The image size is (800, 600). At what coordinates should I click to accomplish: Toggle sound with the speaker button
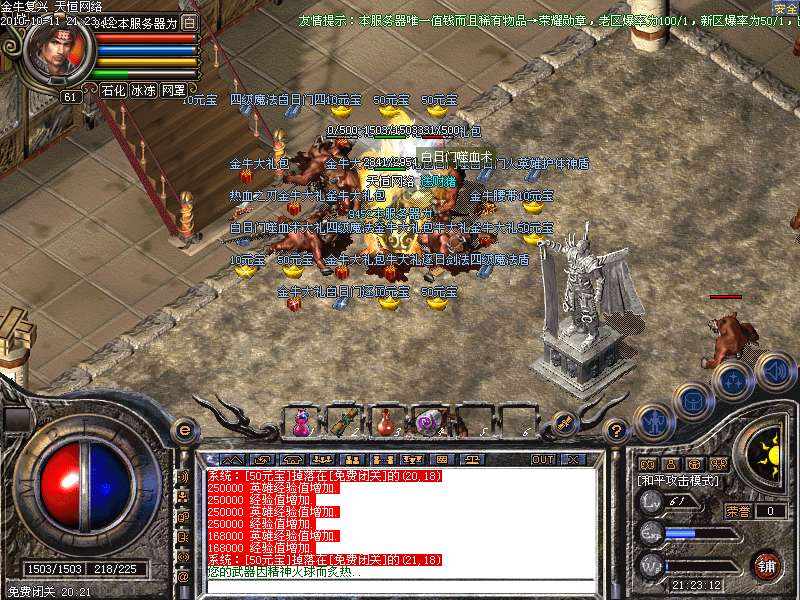tap(774, 371)
